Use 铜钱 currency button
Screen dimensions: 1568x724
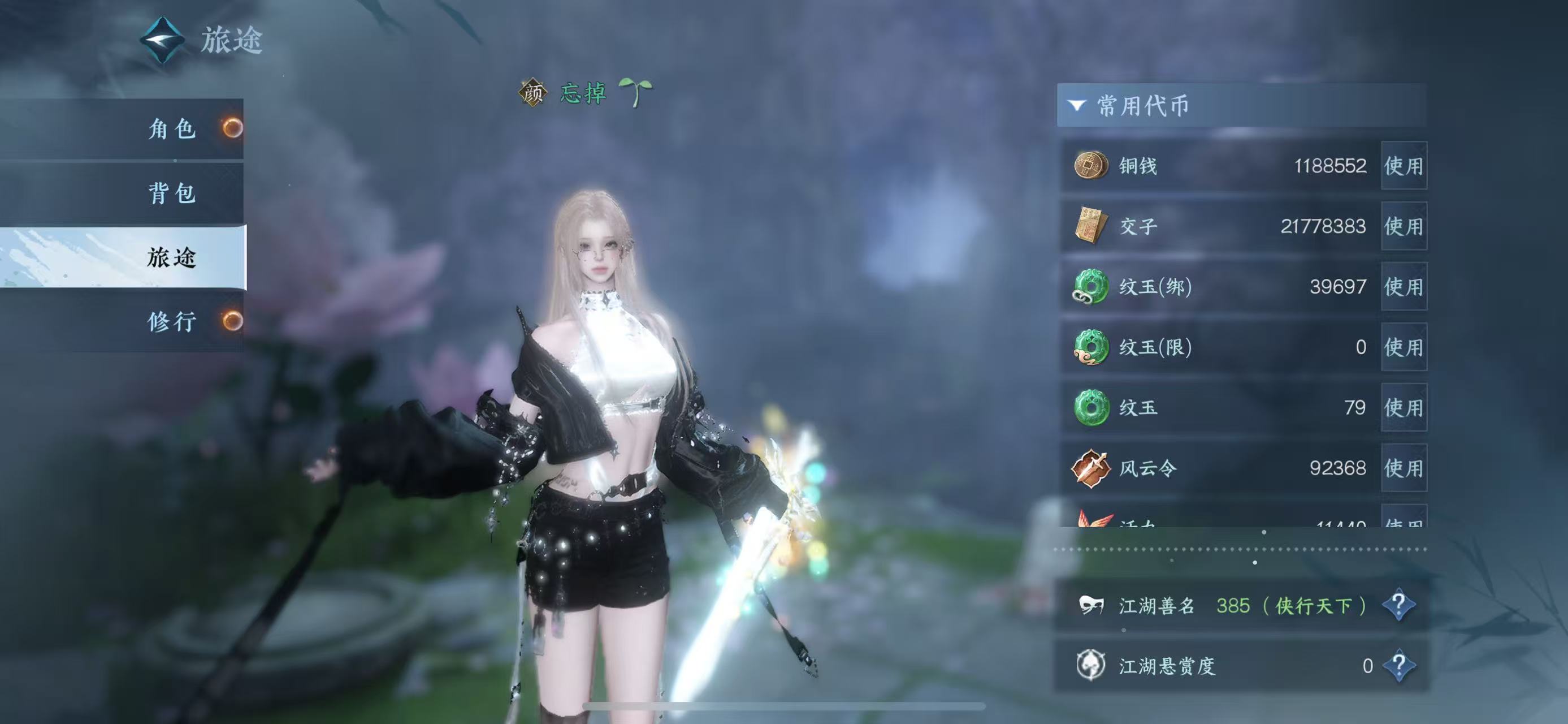1403,166
